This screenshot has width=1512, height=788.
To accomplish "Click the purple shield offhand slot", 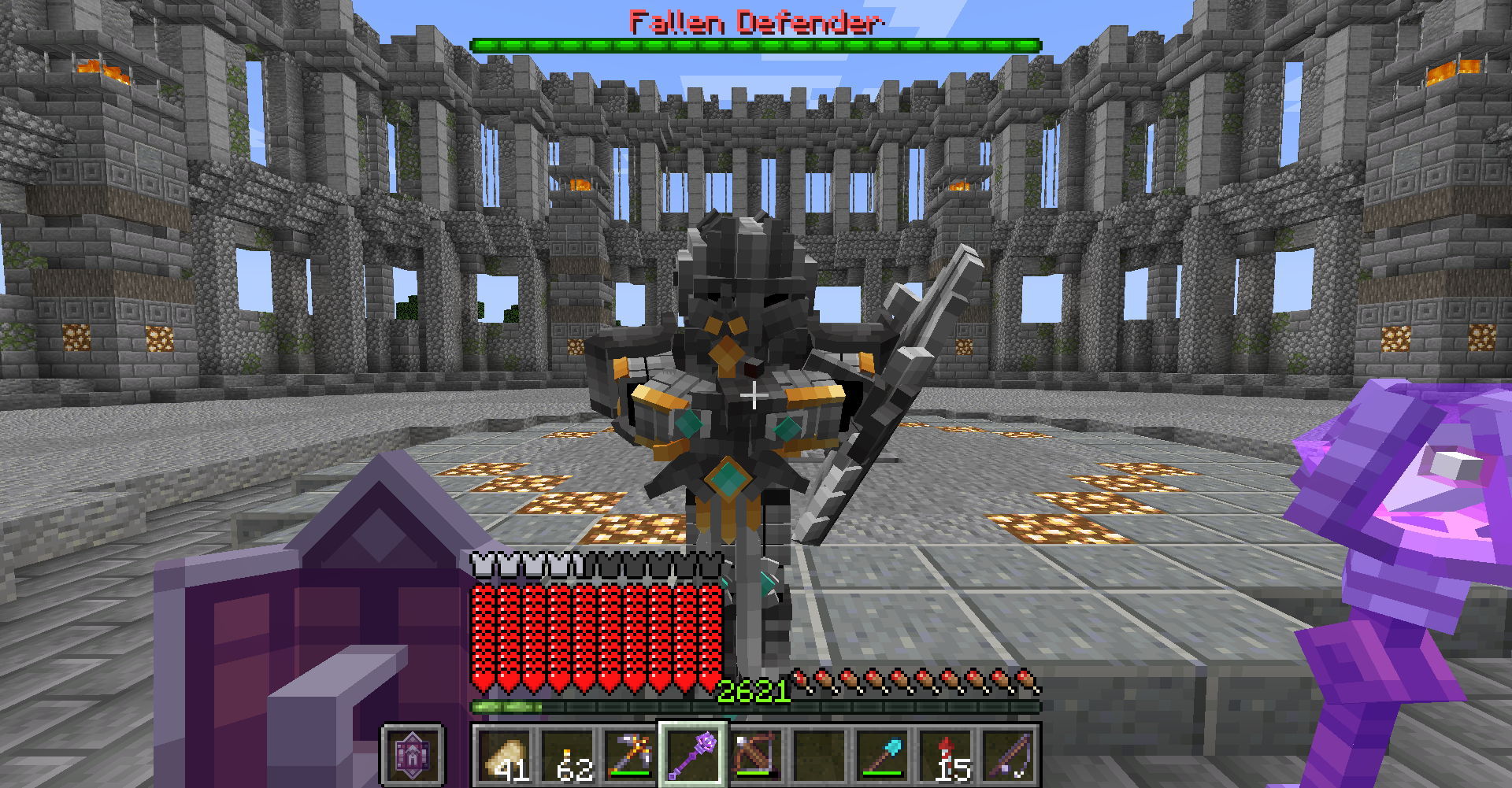I will coord(413,756).
